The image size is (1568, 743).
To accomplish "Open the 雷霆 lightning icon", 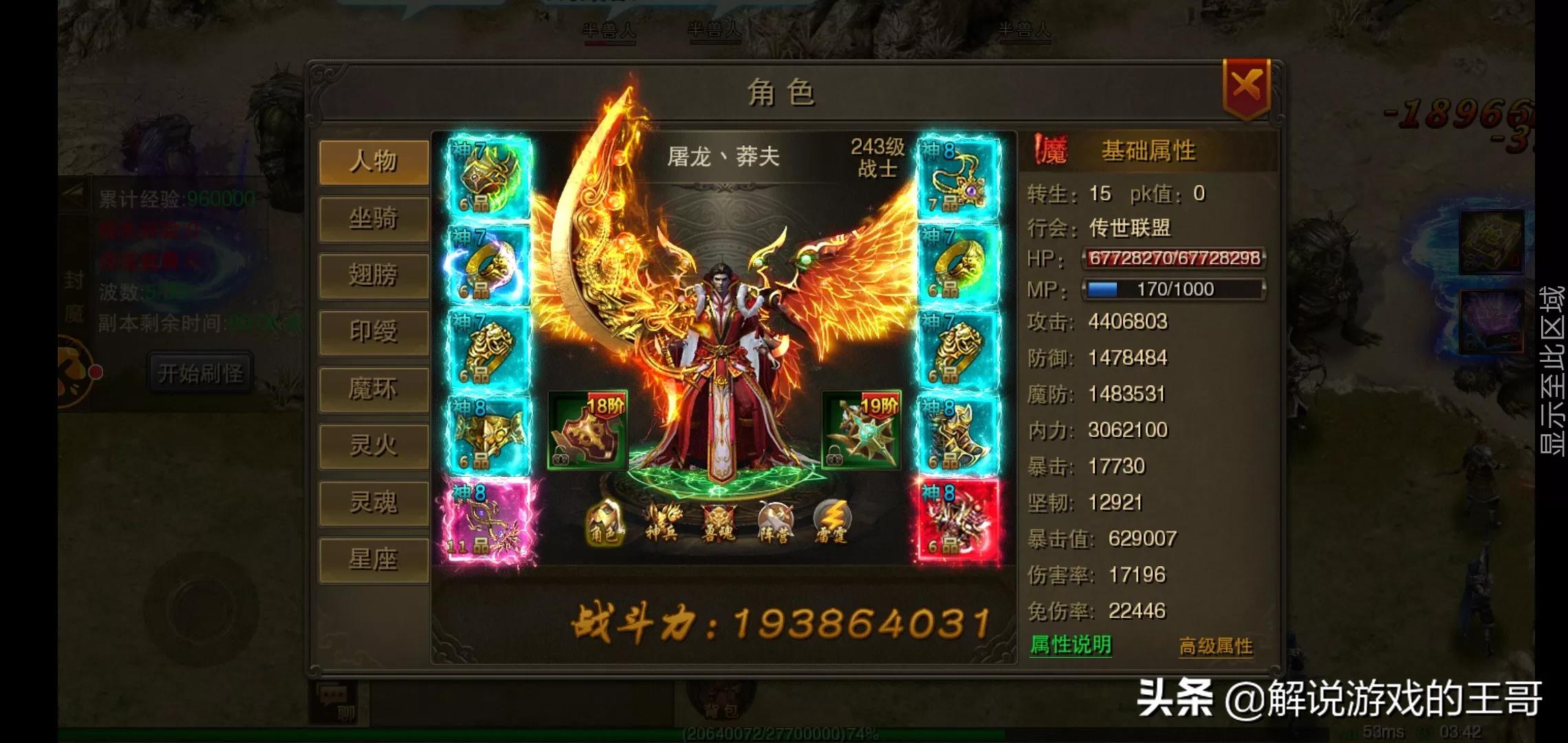I will pos(832,521).
